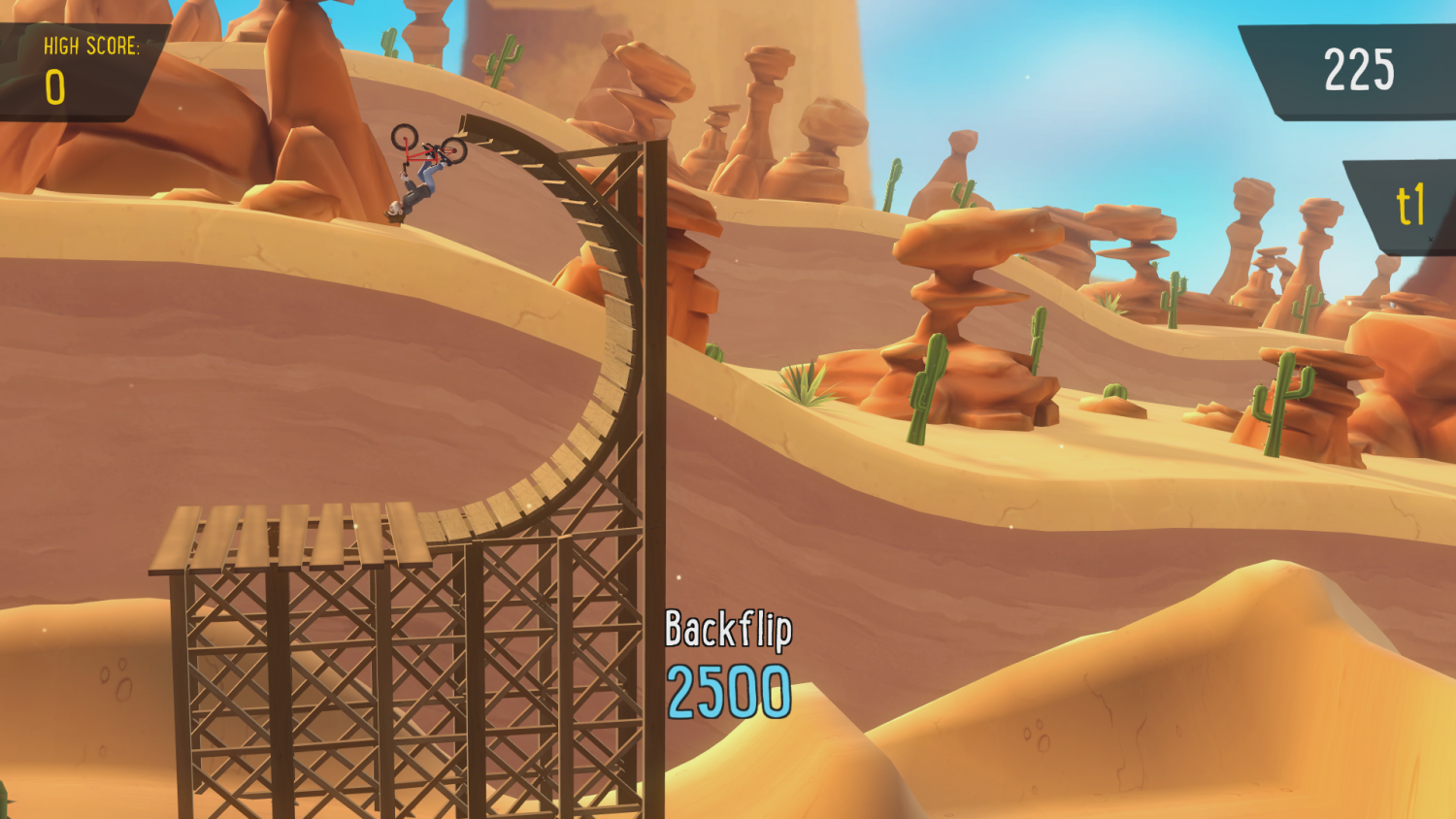The height and width of the screenshot is (819, 1456).
Task: Select the Backflip trick label
Action: [728, 630]
